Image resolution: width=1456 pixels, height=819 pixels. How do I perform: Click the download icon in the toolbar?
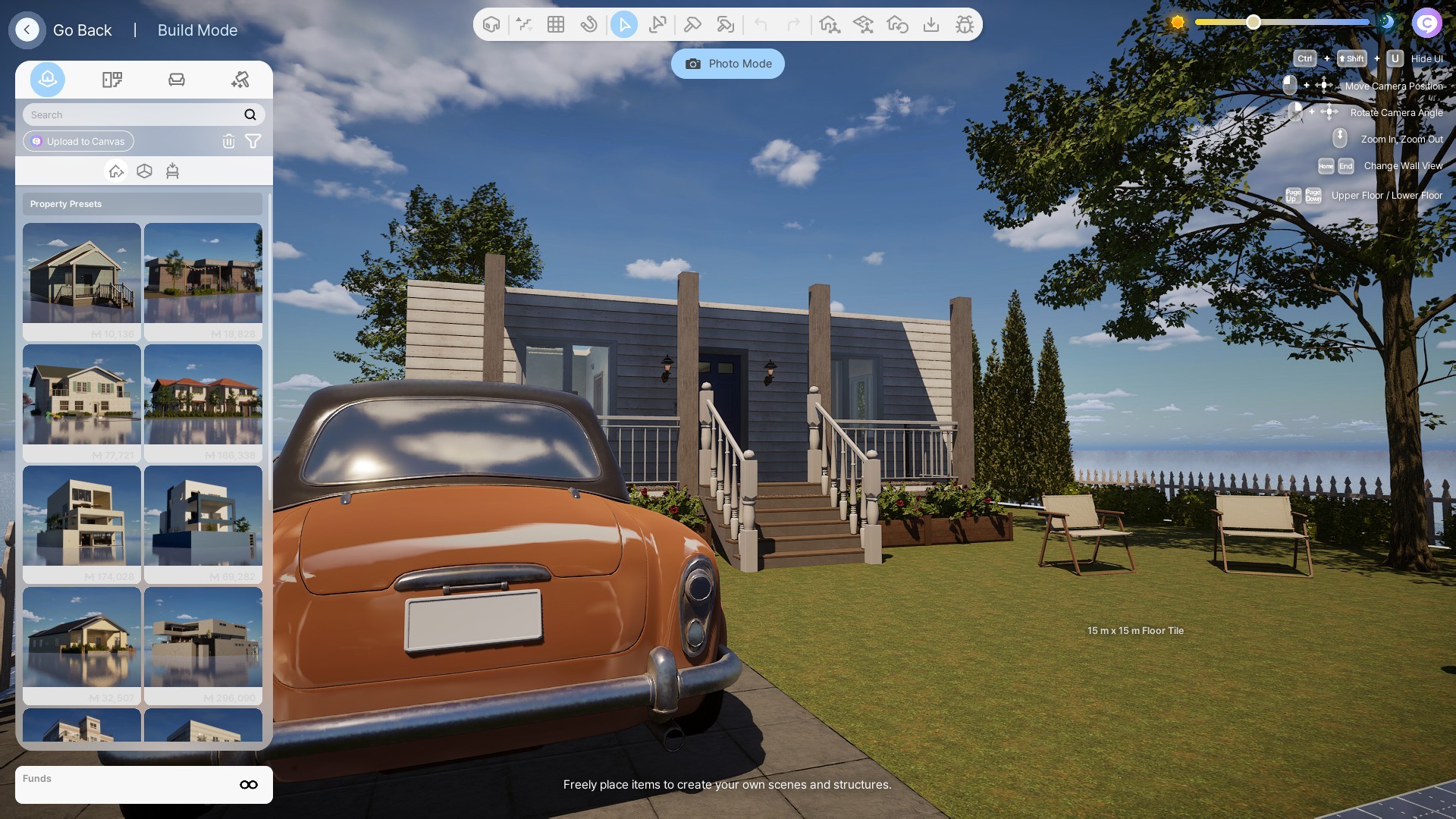pyautogui.click(x=931, y=24)
